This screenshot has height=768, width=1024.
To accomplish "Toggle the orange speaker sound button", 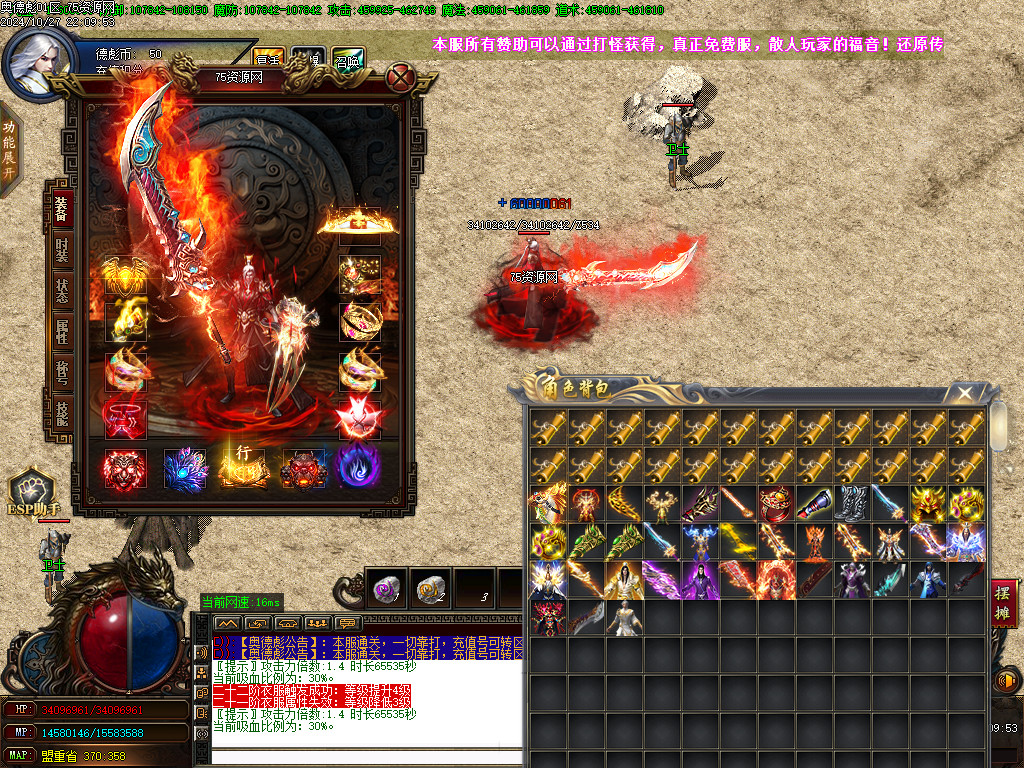I will click(x=1006, y=681).
